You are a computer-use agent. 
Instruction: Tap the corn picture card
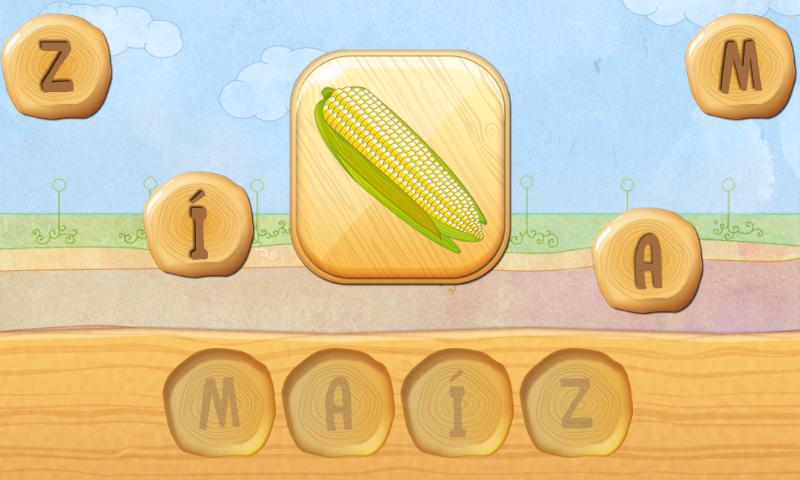(401, 167)
